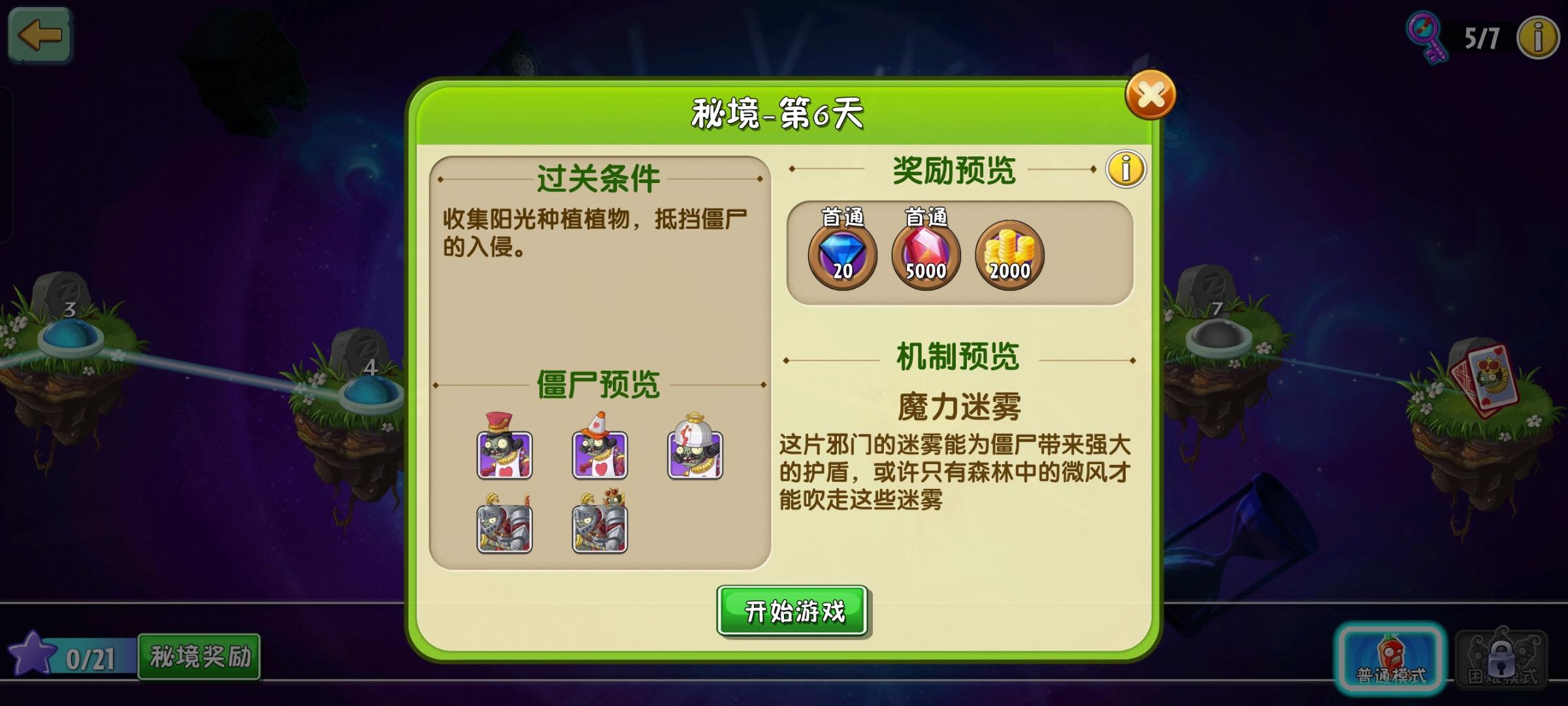
Task: Click the info icon beside 奖励预览
Action: [x=1127, y=169]
